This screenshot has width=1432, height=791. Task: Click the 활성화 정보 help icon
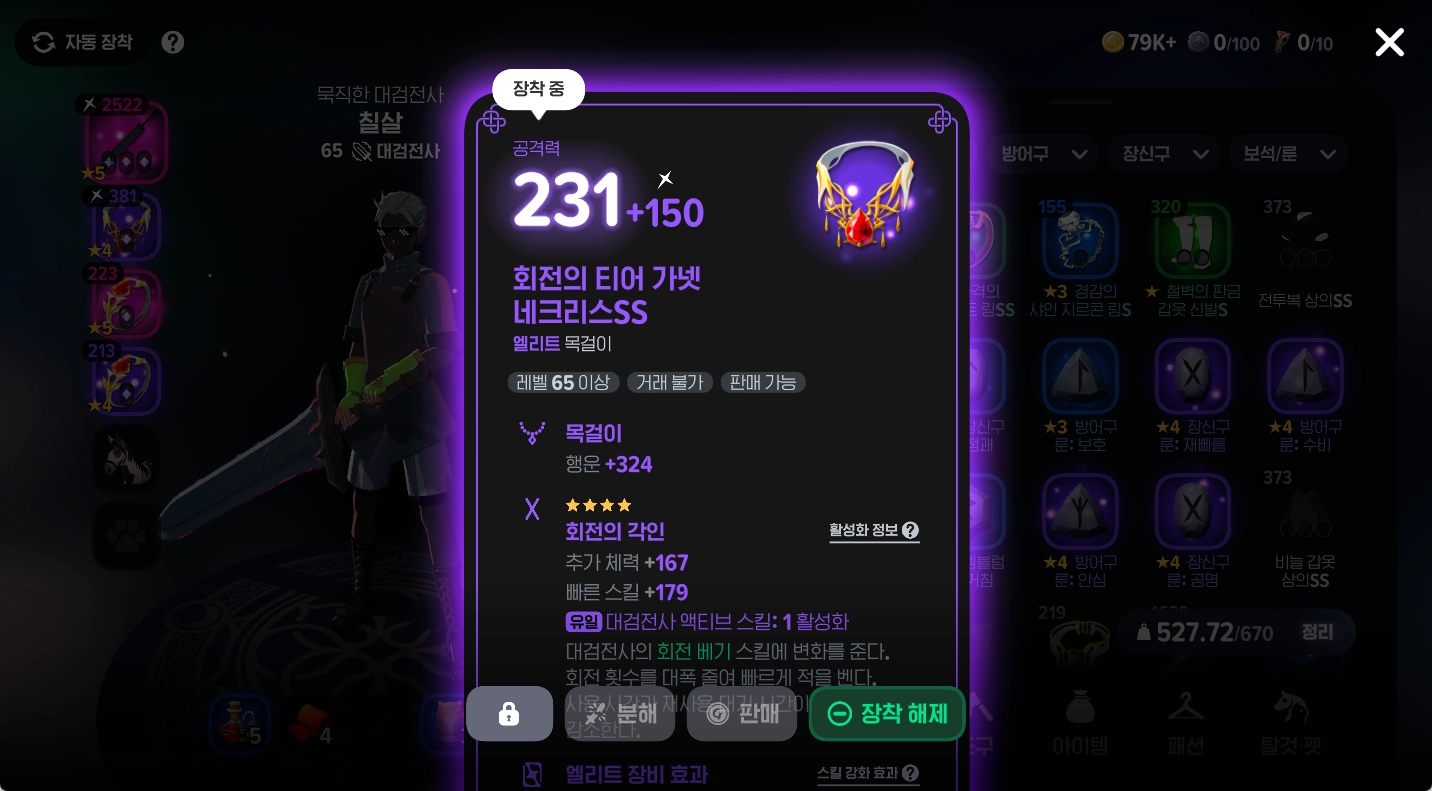point(910,531)
